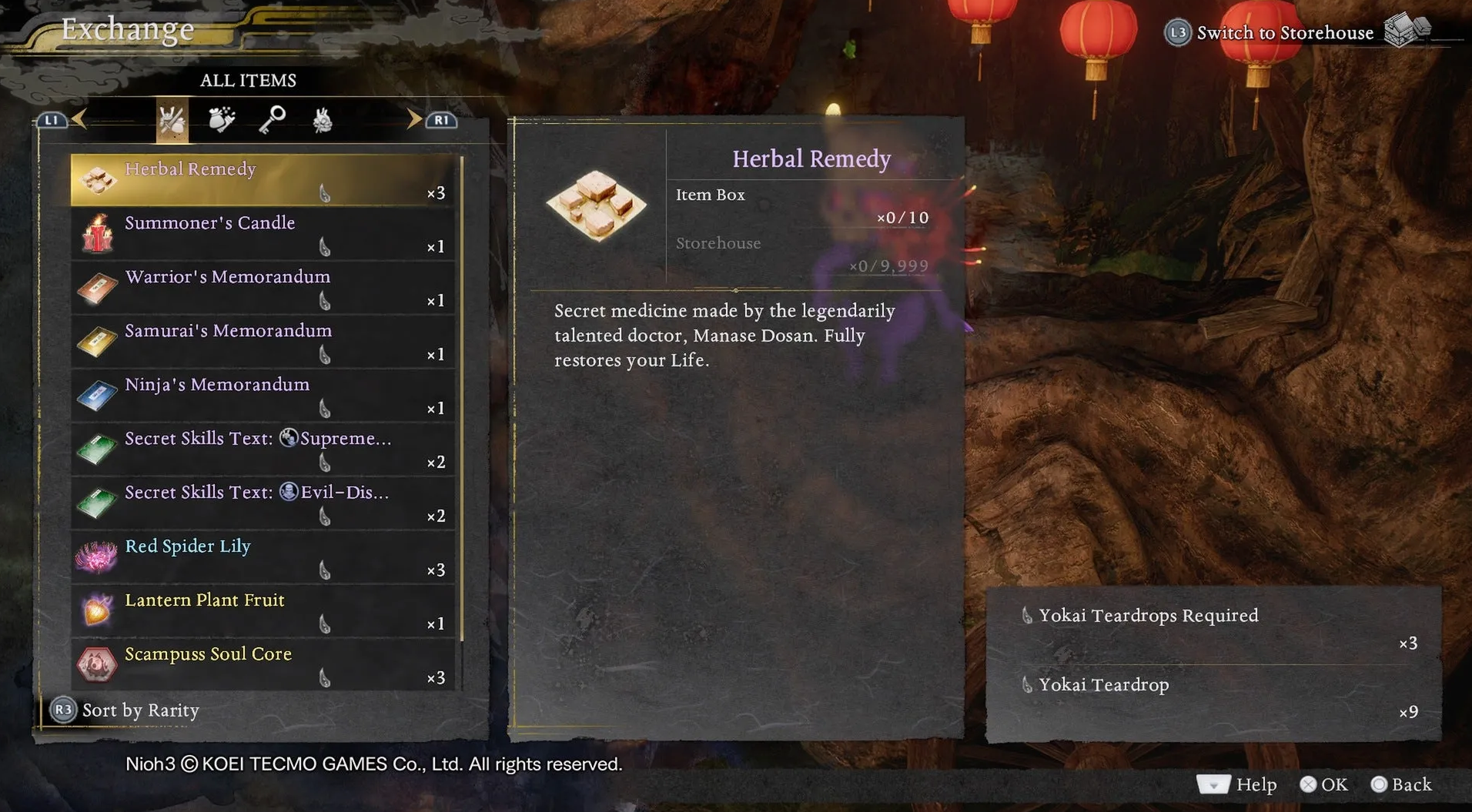Choose the Scampuss Soul Core item
The height and width of the screenshot is (812, 1472).
(x=262, y=664)
